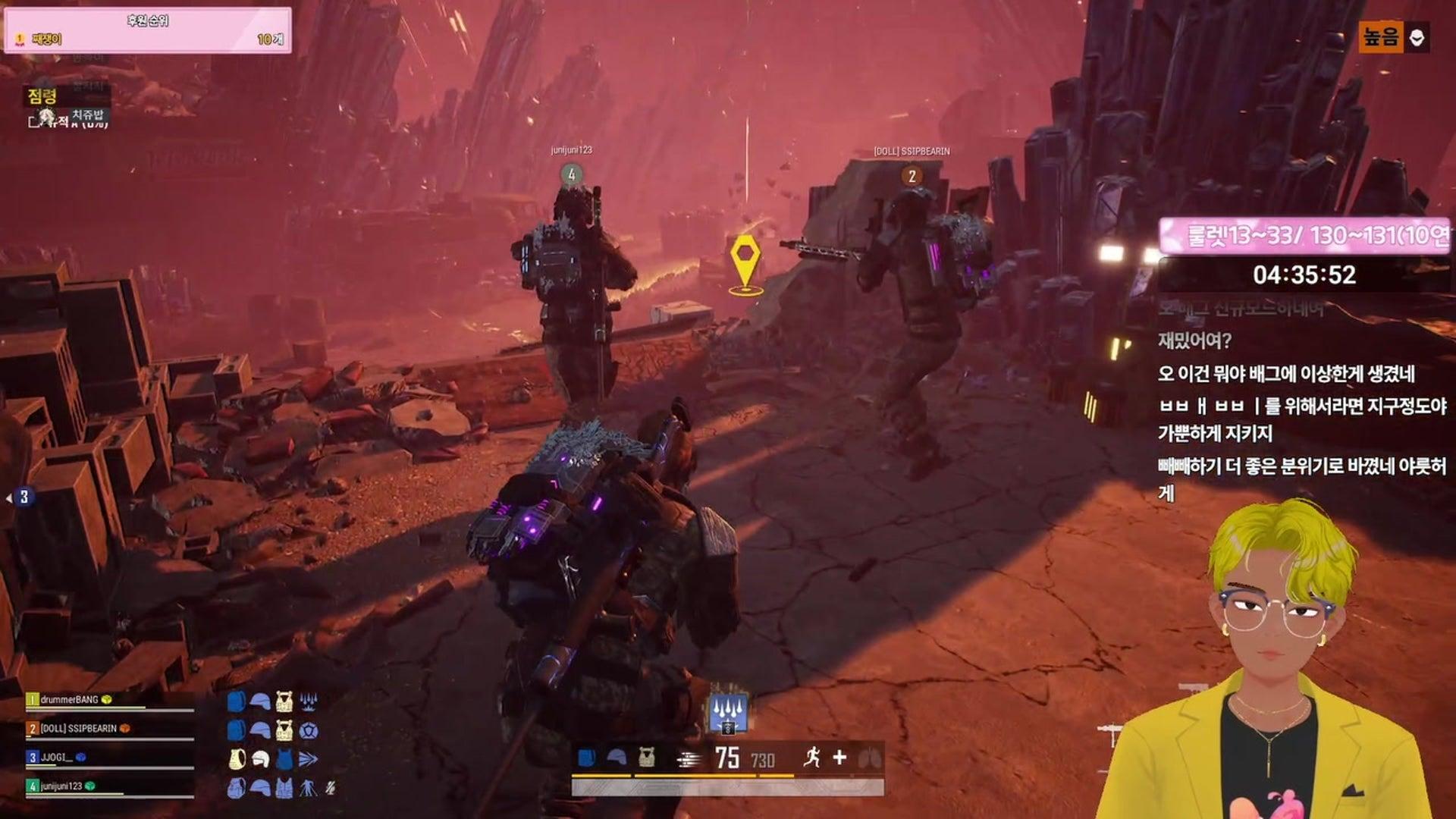Click the muted microphone icon beside junijuni123
This screenshot has width=1456, height=819.
point(331,789)
